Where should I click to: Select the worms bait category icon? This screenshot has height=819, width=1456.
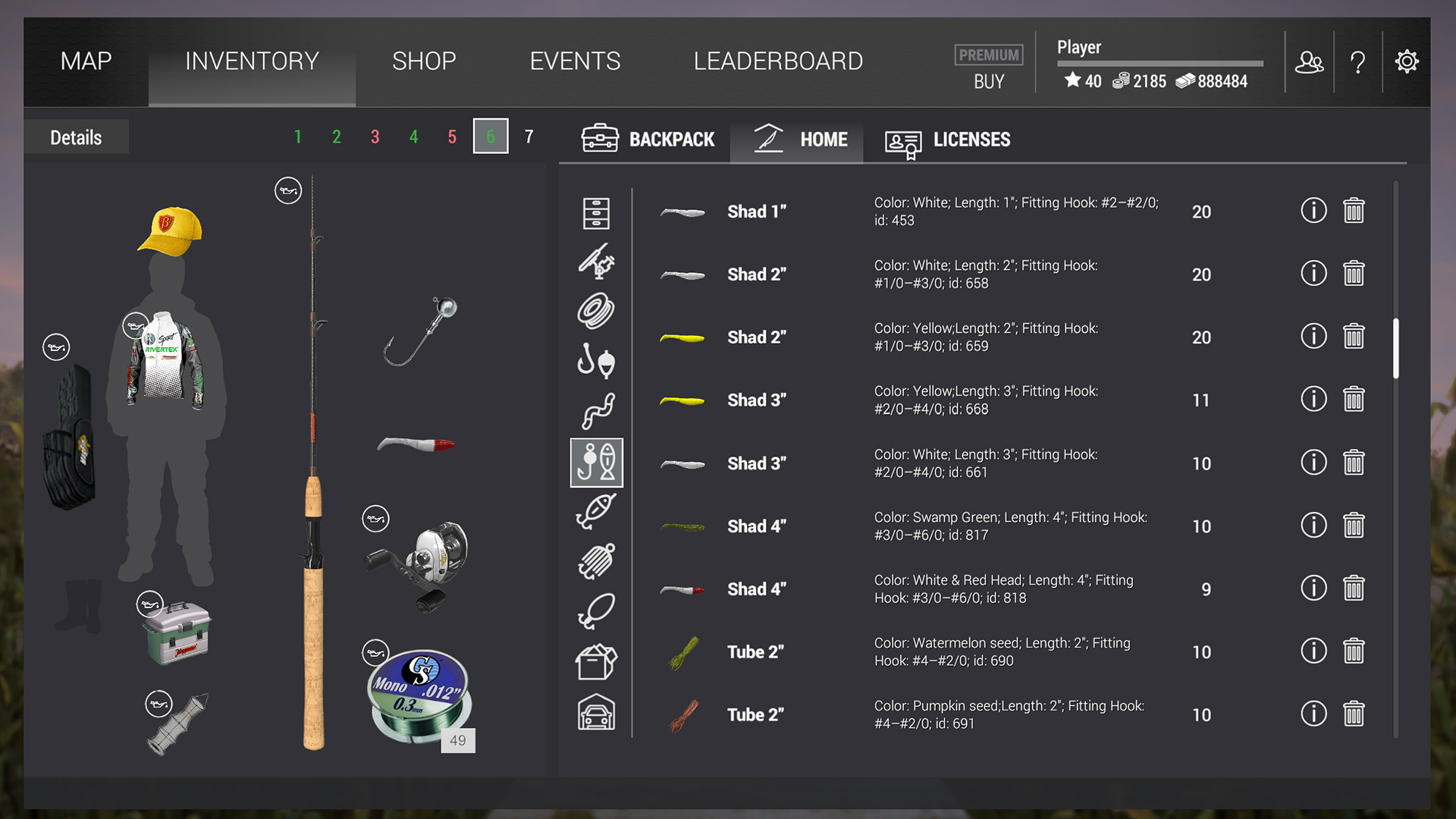pos(597,410)
